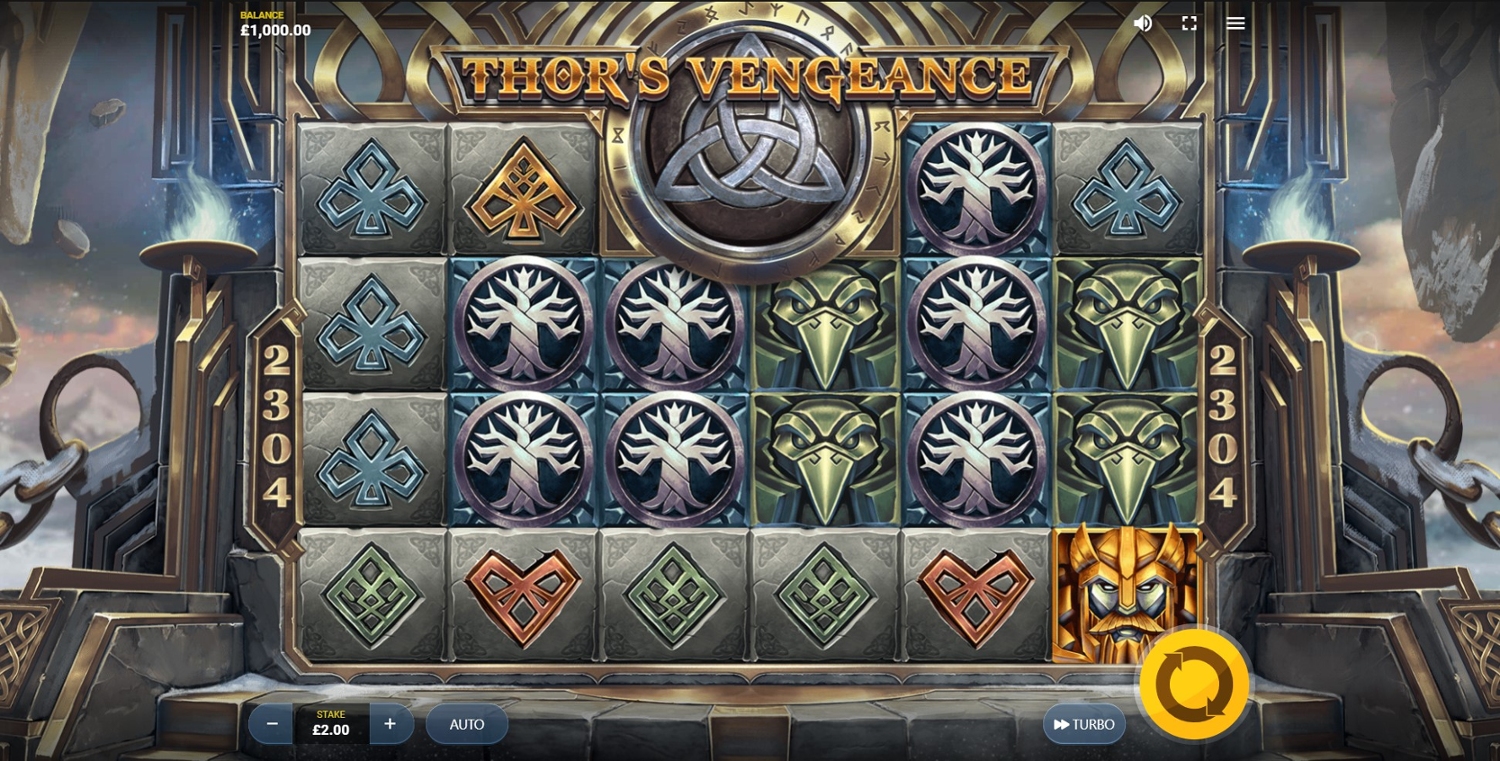Toggle Turbo mode
The image size is (1500, 761).
pyautogui.click(x=1084, y=724)
